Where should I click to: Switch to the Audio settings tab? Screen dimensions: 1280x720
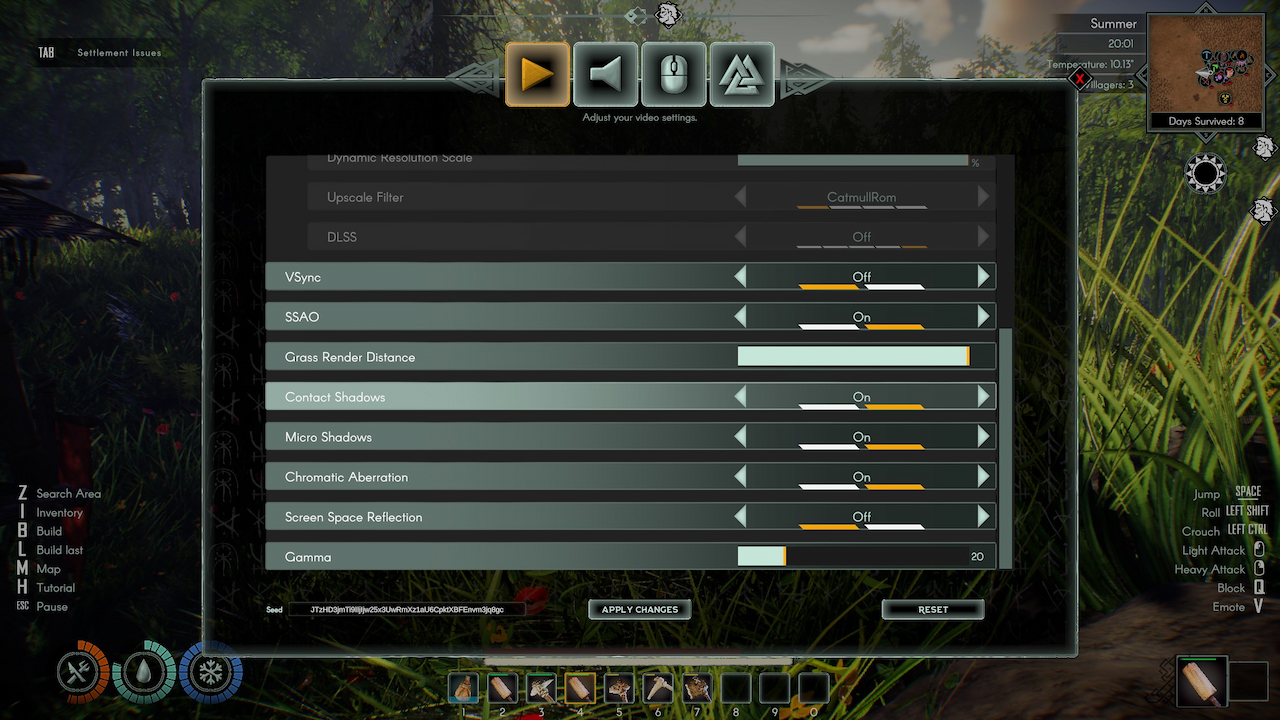(605, 74)
